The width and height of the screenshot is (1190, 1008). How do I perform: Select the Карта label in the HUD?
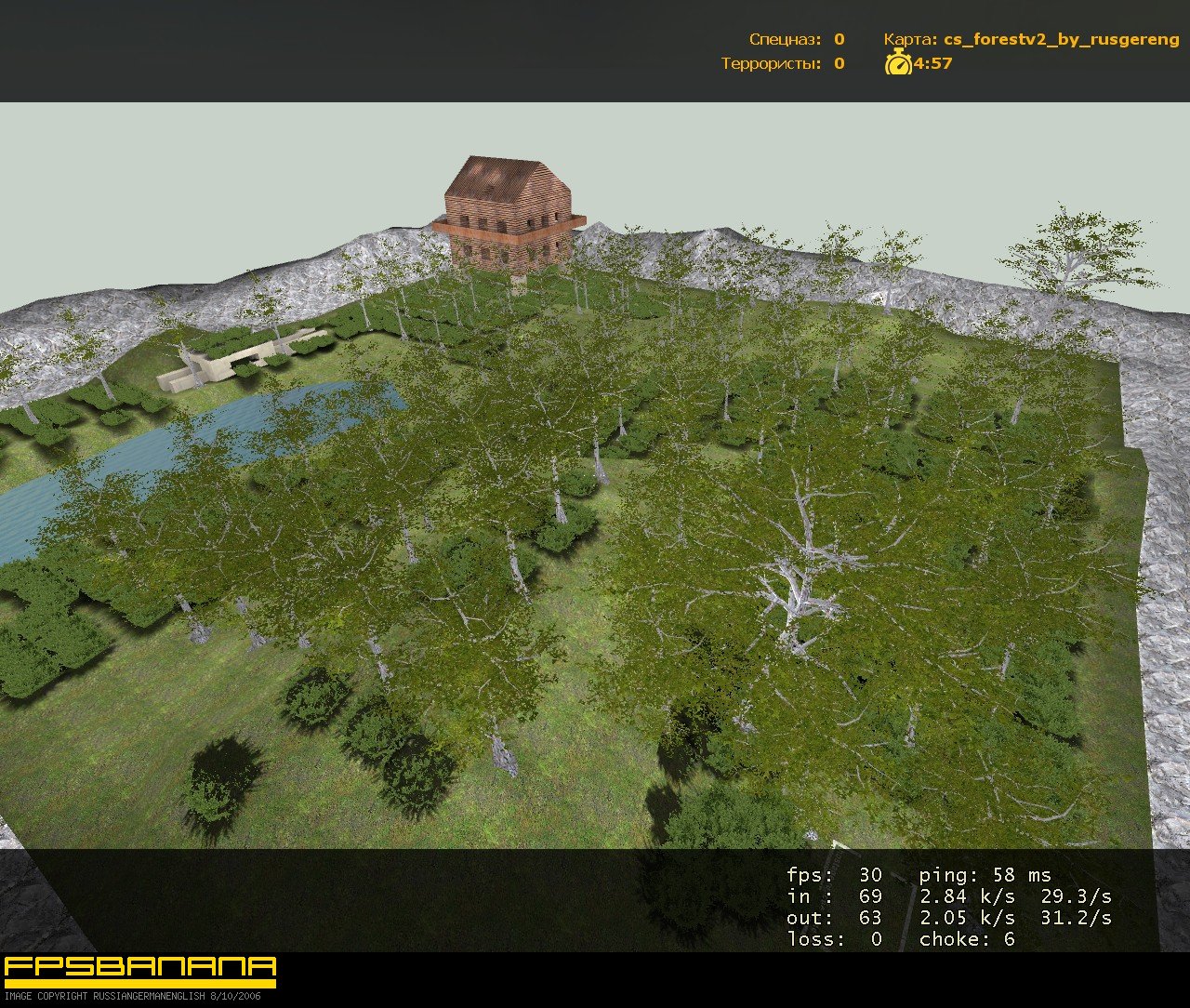(907, 39)
